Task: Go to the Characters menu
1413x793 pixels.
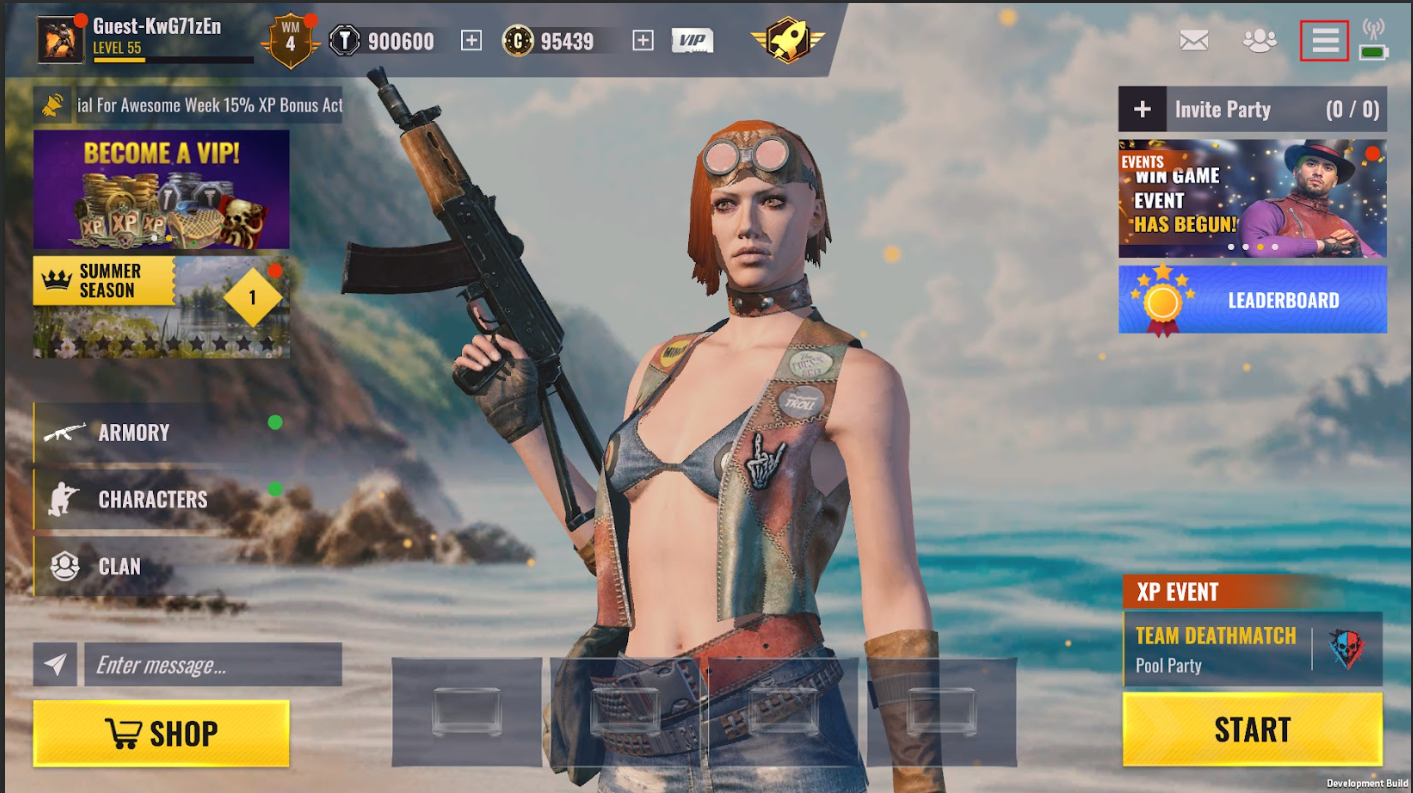Action: [152, 500]
